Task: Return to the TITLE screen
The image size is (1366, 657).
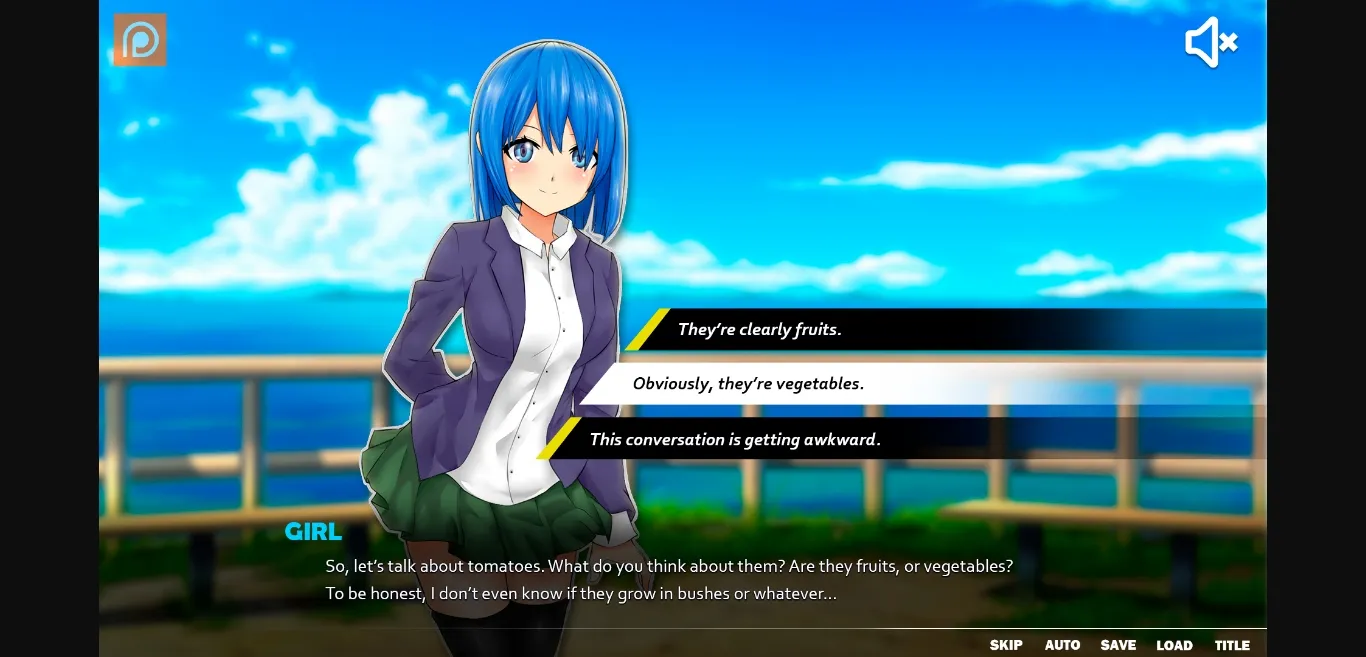Action: pyautogui.click(x=1232, y=645)
